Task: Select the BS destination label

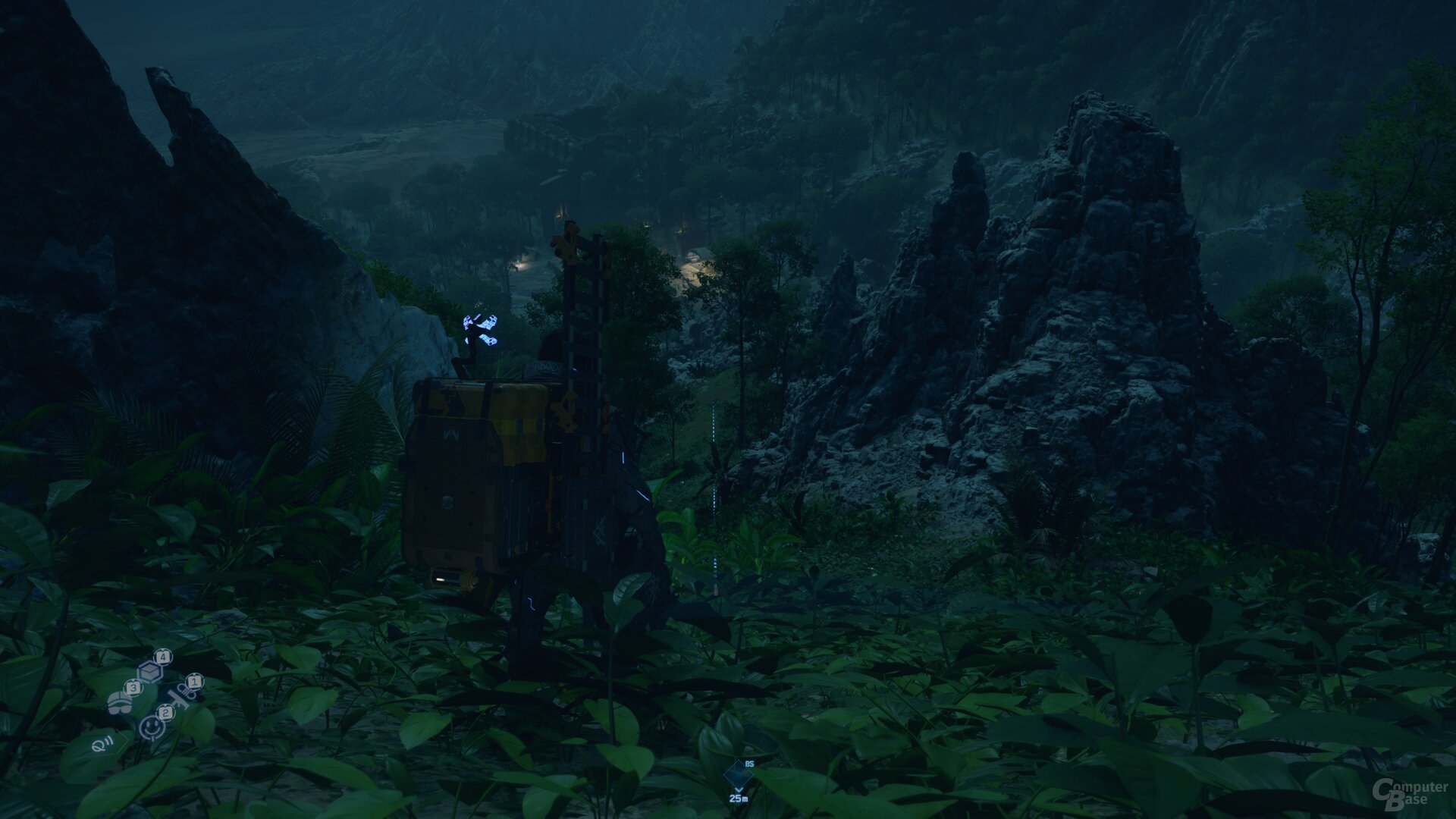Action: coord(749,764)
